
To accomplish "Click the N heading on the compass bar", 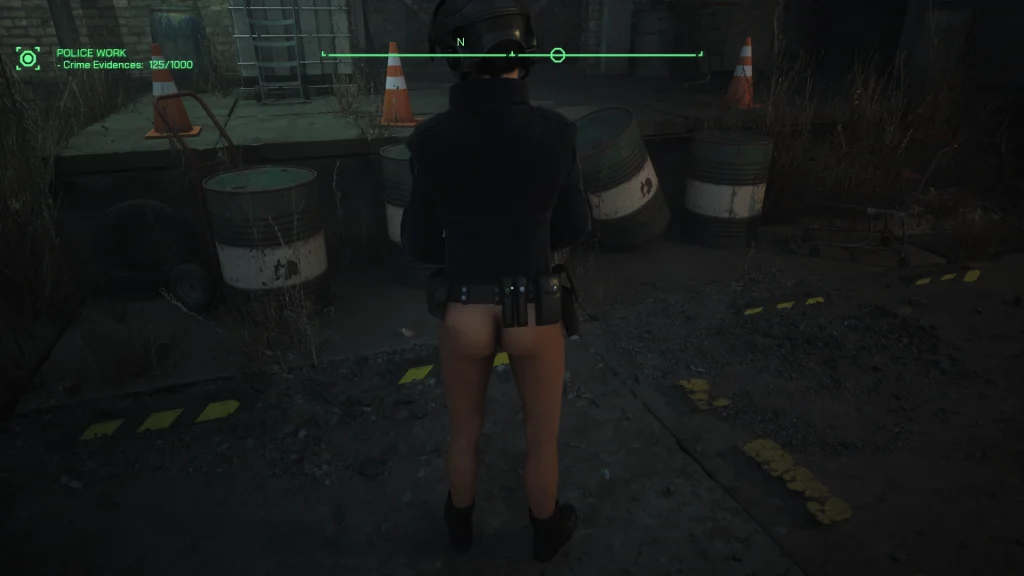I will coord(461,42).
